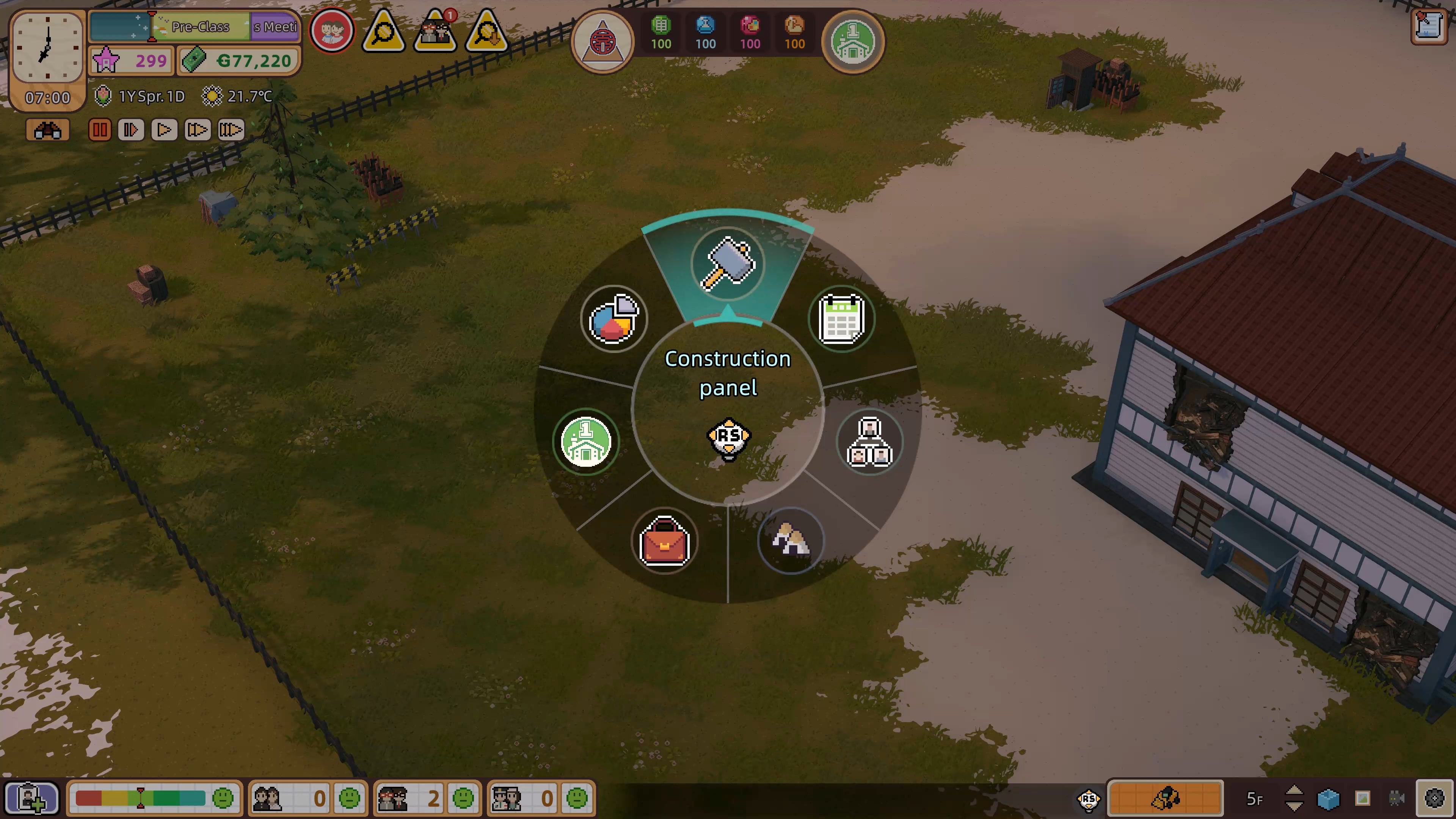Click the binoculars view button

coord(47,130)
